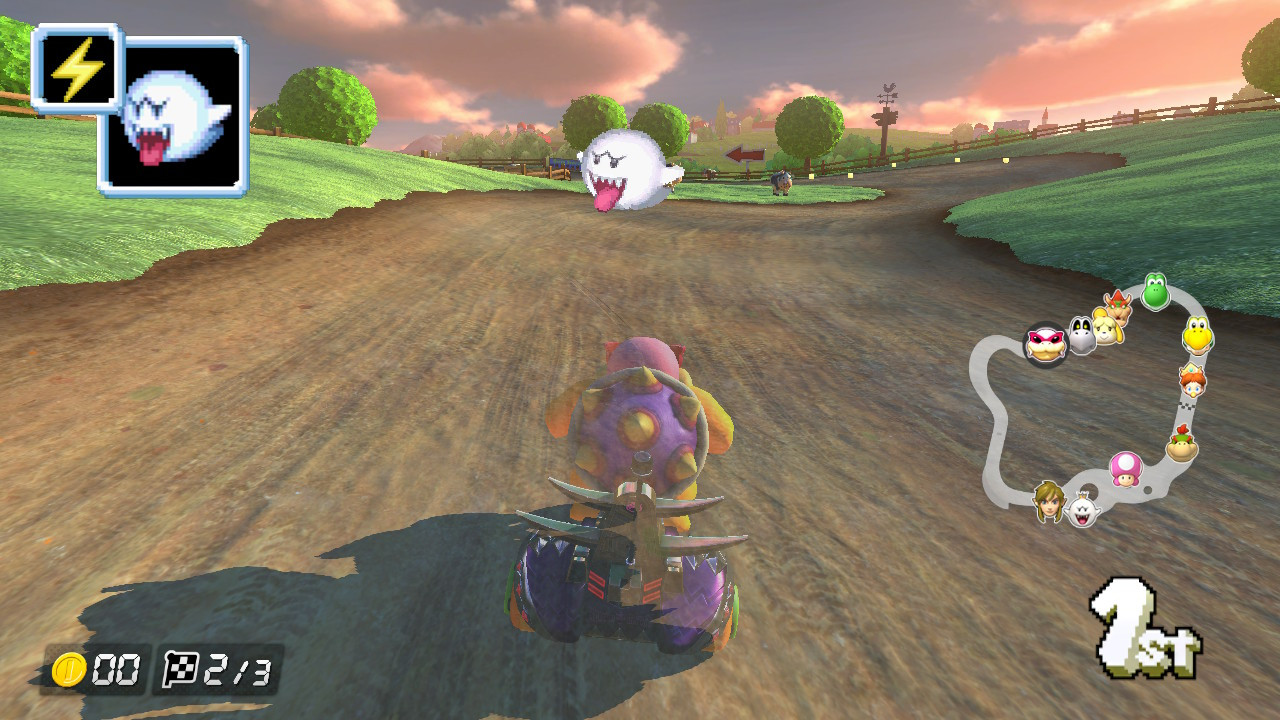Image resolution: width=1280 pixels, height=720 pixels.
Task: Click Toadette's icon on the minimap
Action: (x=1126, y=470)
